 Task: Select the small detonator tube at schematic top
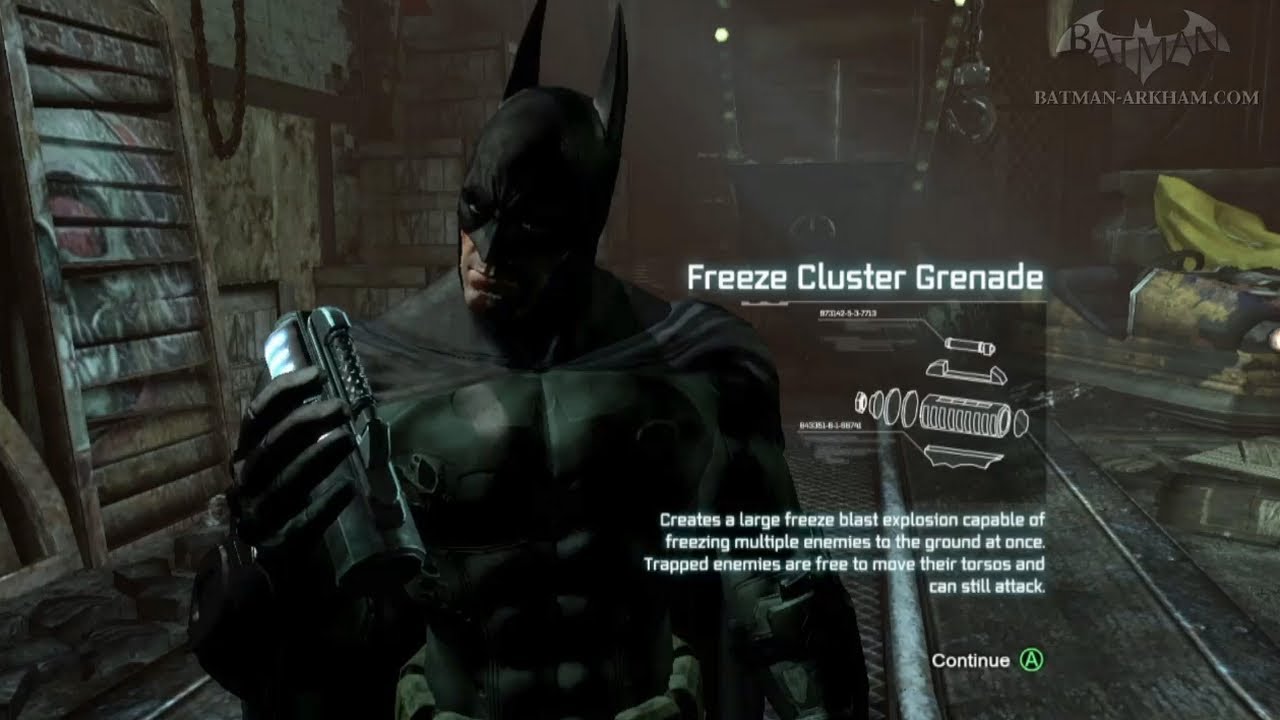point(968,345)
